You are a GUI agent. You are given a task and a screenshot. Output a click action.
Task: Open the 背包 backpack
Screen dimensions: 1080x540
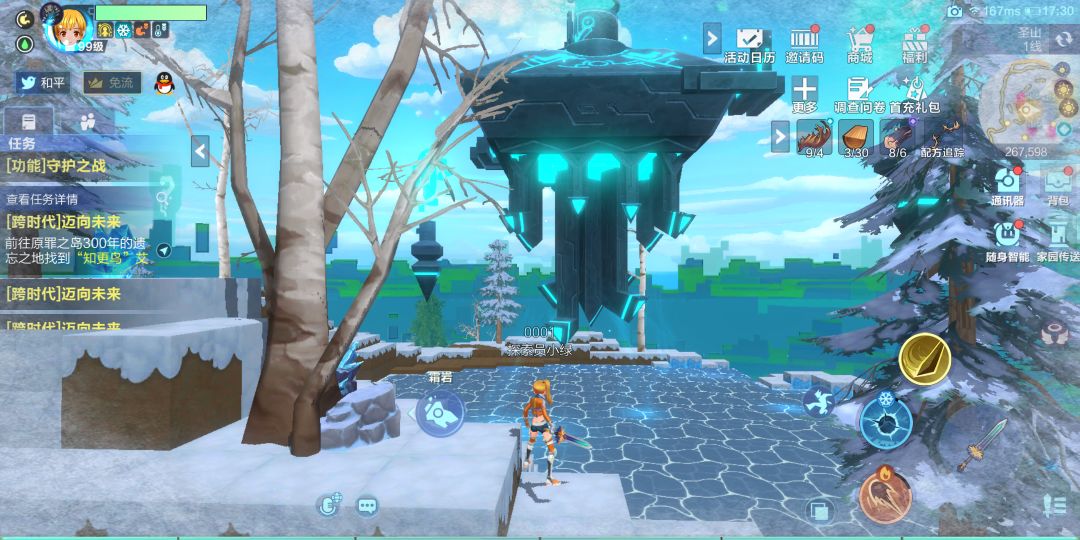coord(1058,185)
